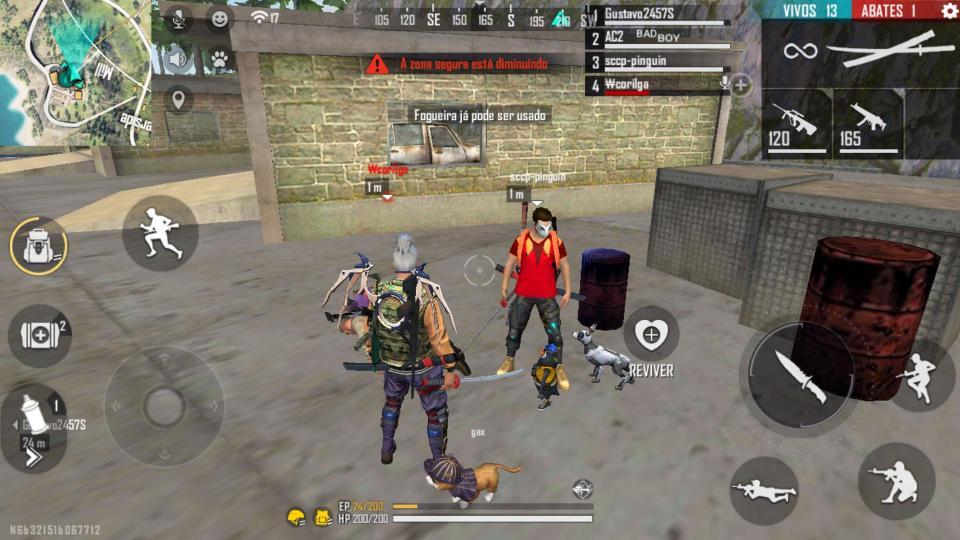
Task: Use the spray canister item
Action: tap(33, 417)
